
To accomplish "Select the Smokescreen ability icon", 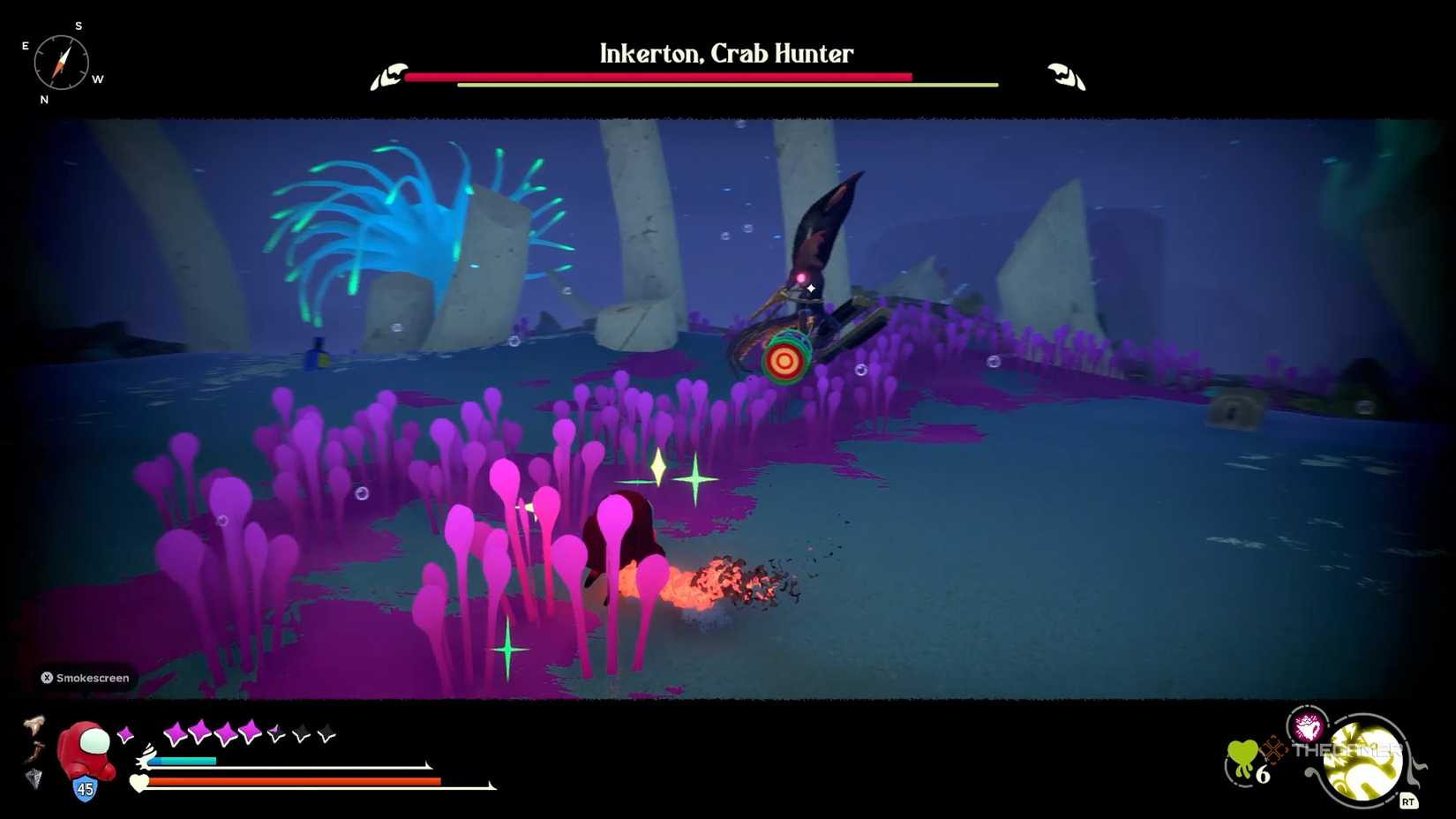I will click(46, 678).
